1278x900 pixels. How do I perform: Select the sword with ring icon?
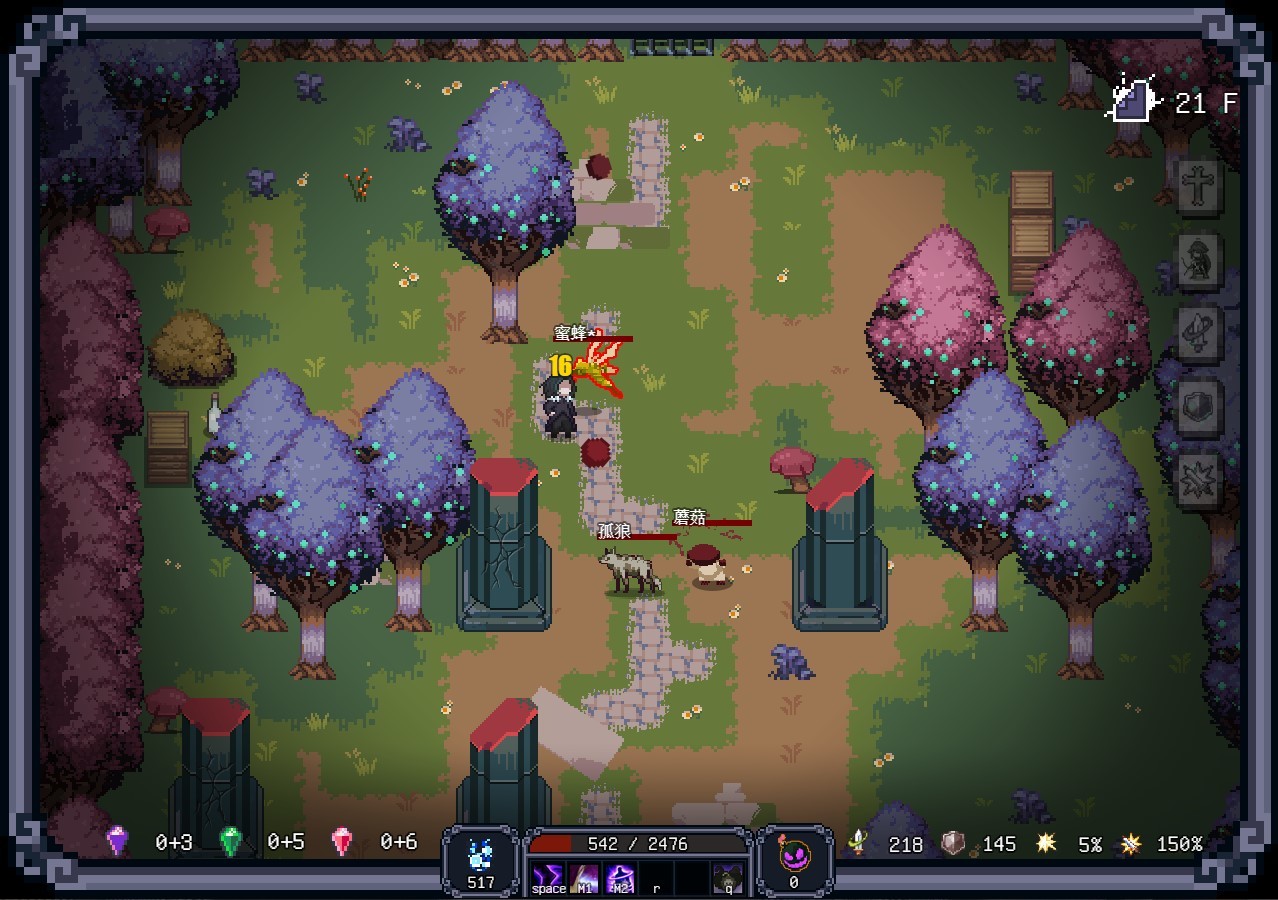(1197, 332)
